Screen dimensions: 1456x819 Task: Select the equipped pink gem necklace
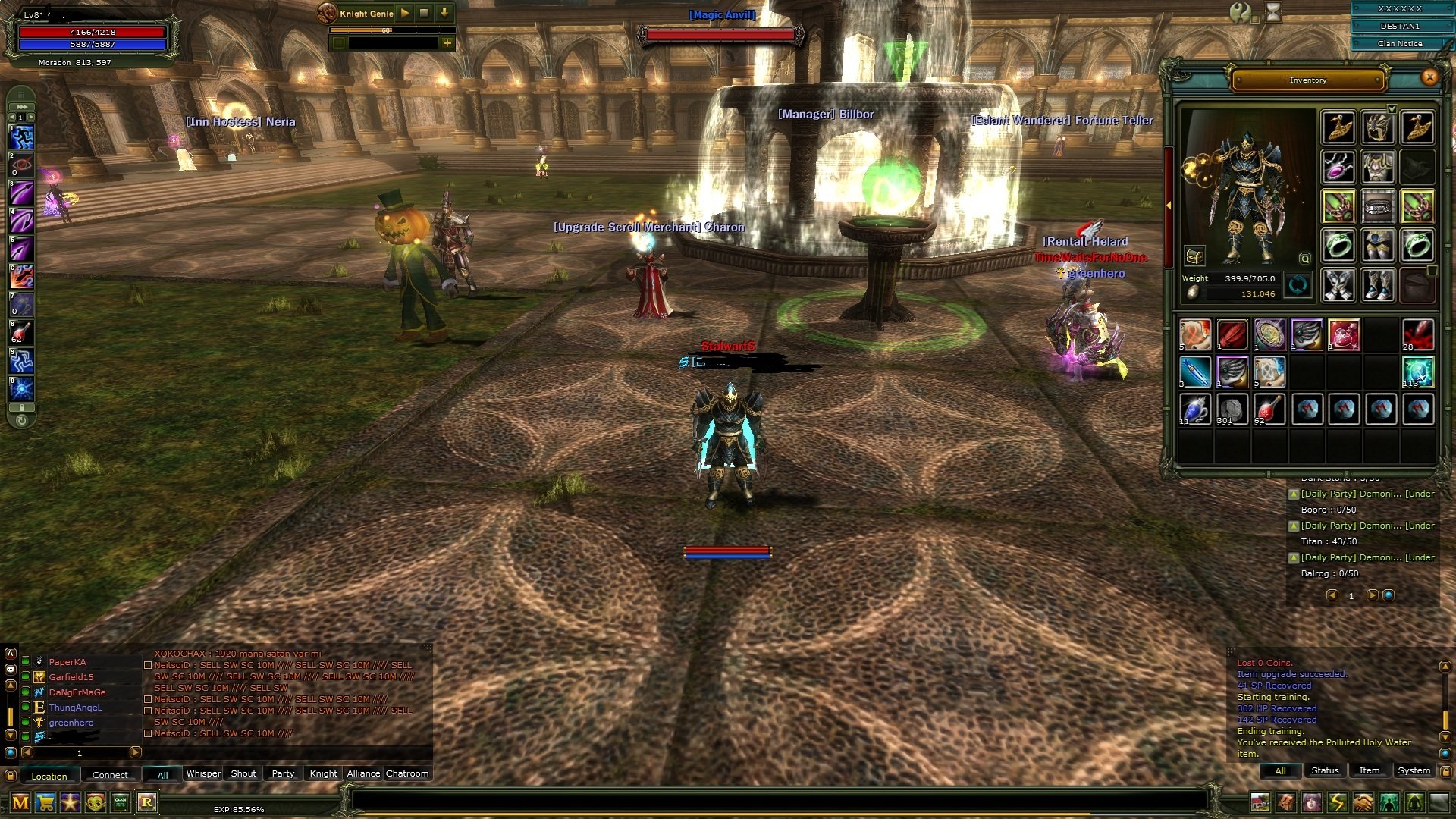tap(1338, 166)
